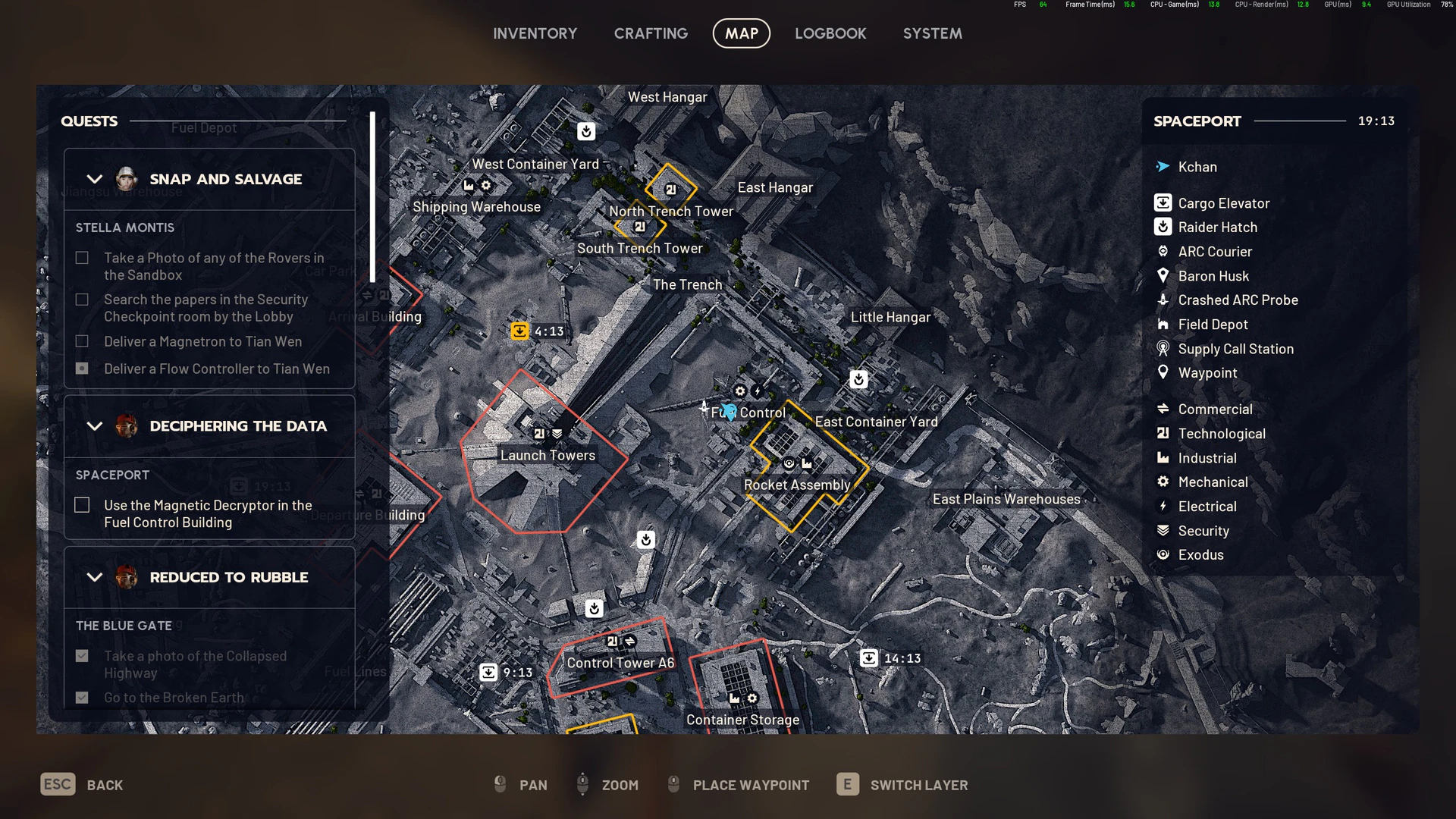Toggle Raider Hatch legend entry
Image resolution: width=1456 pixels, height=819 pixels.
(1217, 227)
